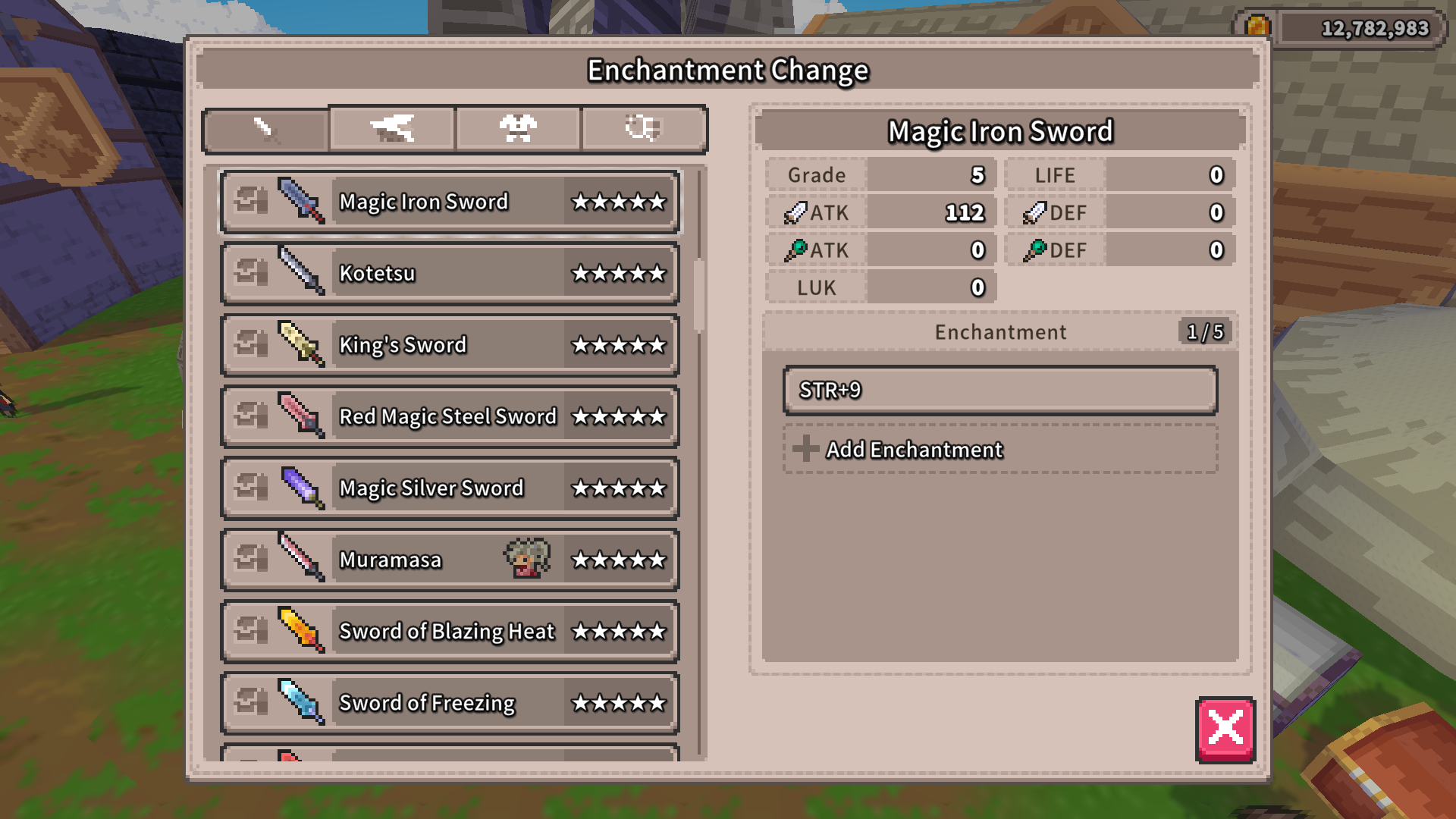Click the Kotetsu sword icon

(301, 273)
